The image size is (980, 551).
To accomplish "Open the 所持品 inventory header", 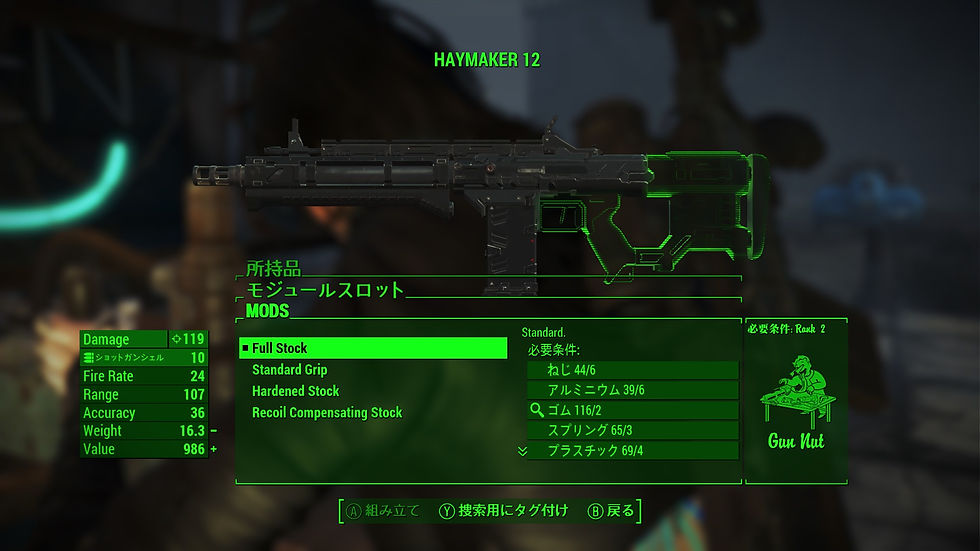I will tap(274, 269).
